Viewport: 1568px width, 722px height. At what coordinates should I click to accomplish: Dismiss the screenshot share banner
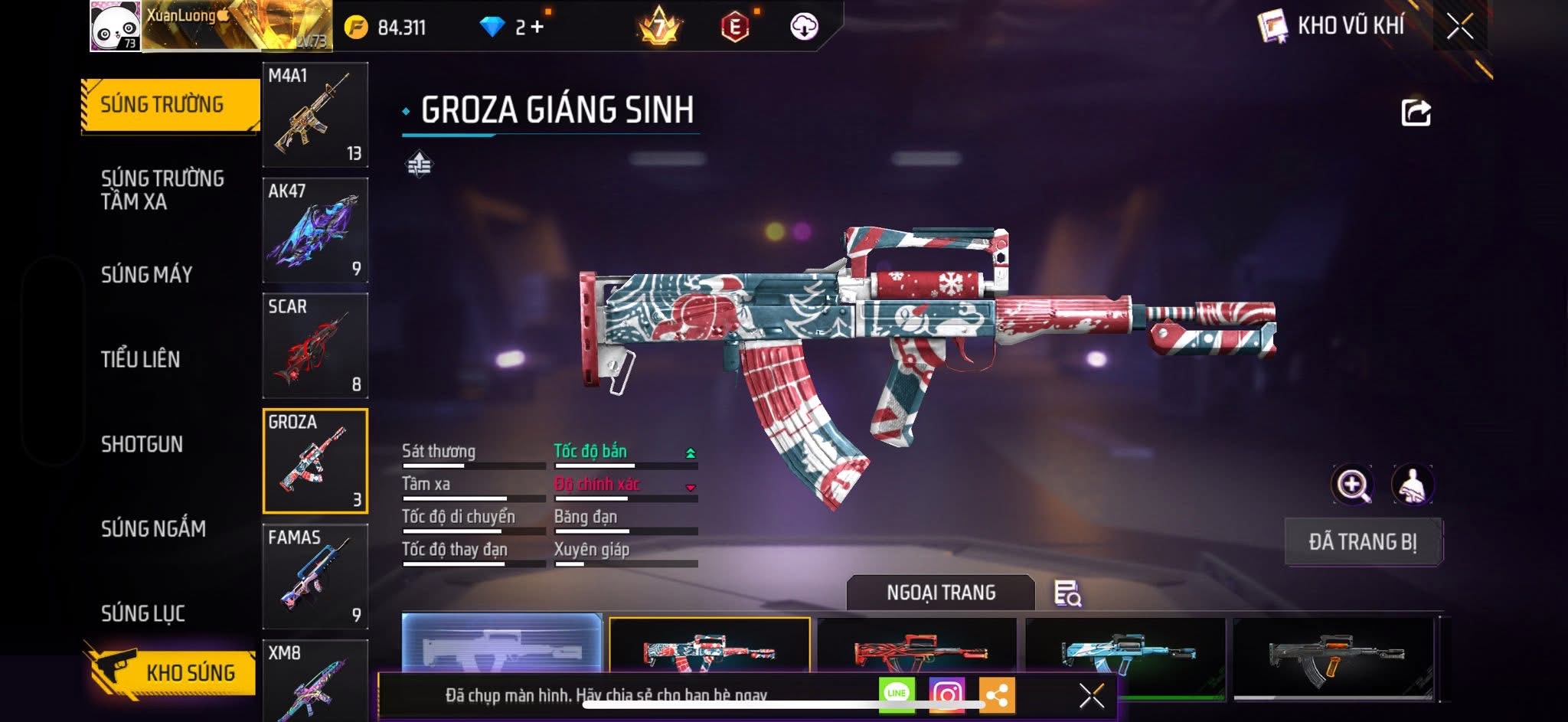(x=1091, y=695)
